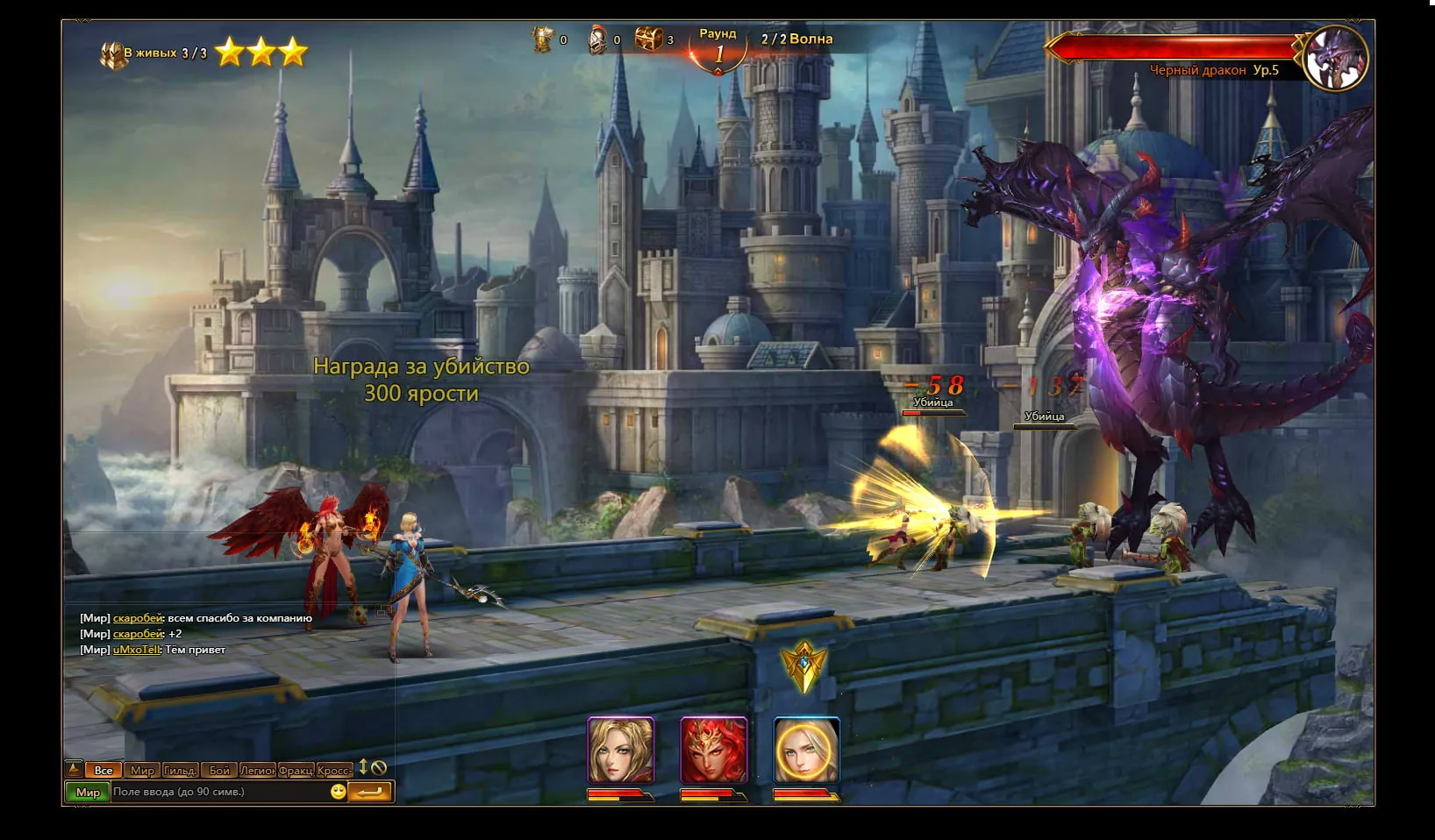Show the Бой chat tab
The width and height of the screenshot is (1435, 840).
click(x=219, y=770)
